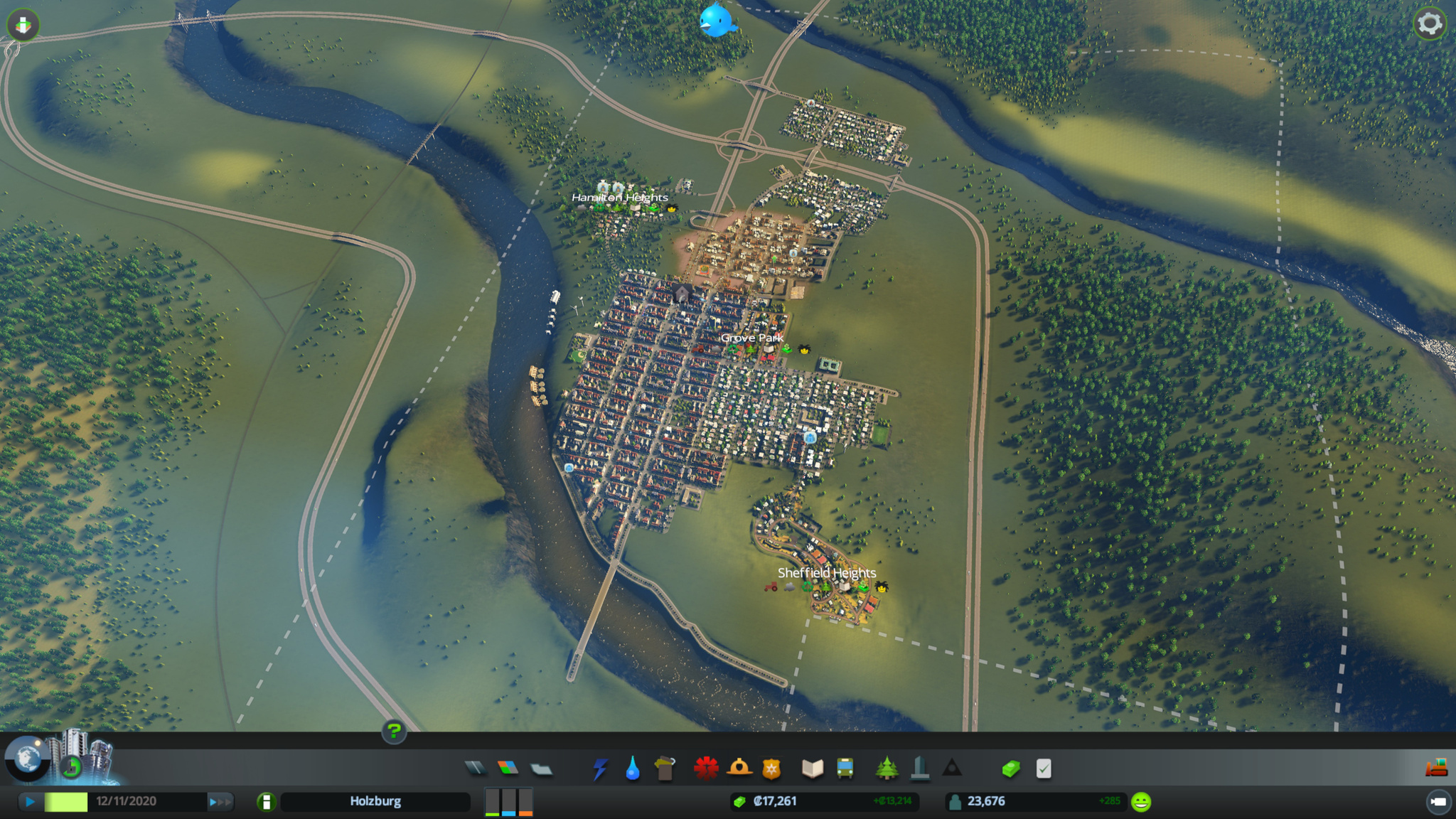Open the city info button beside Holzburg
This screenshot has height=819, width=1456.
(266, 802)
